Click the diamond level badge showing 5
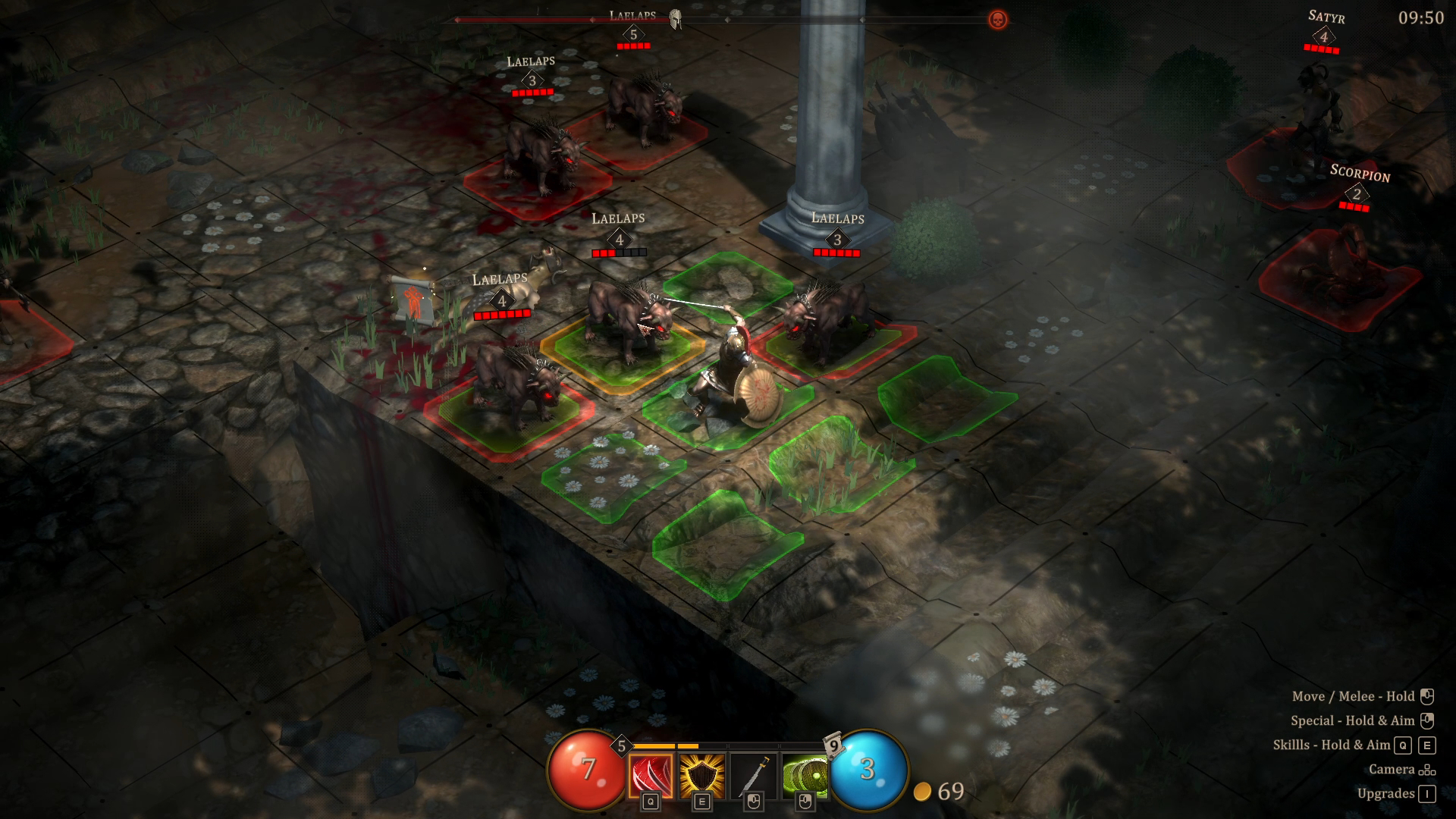 623,745
